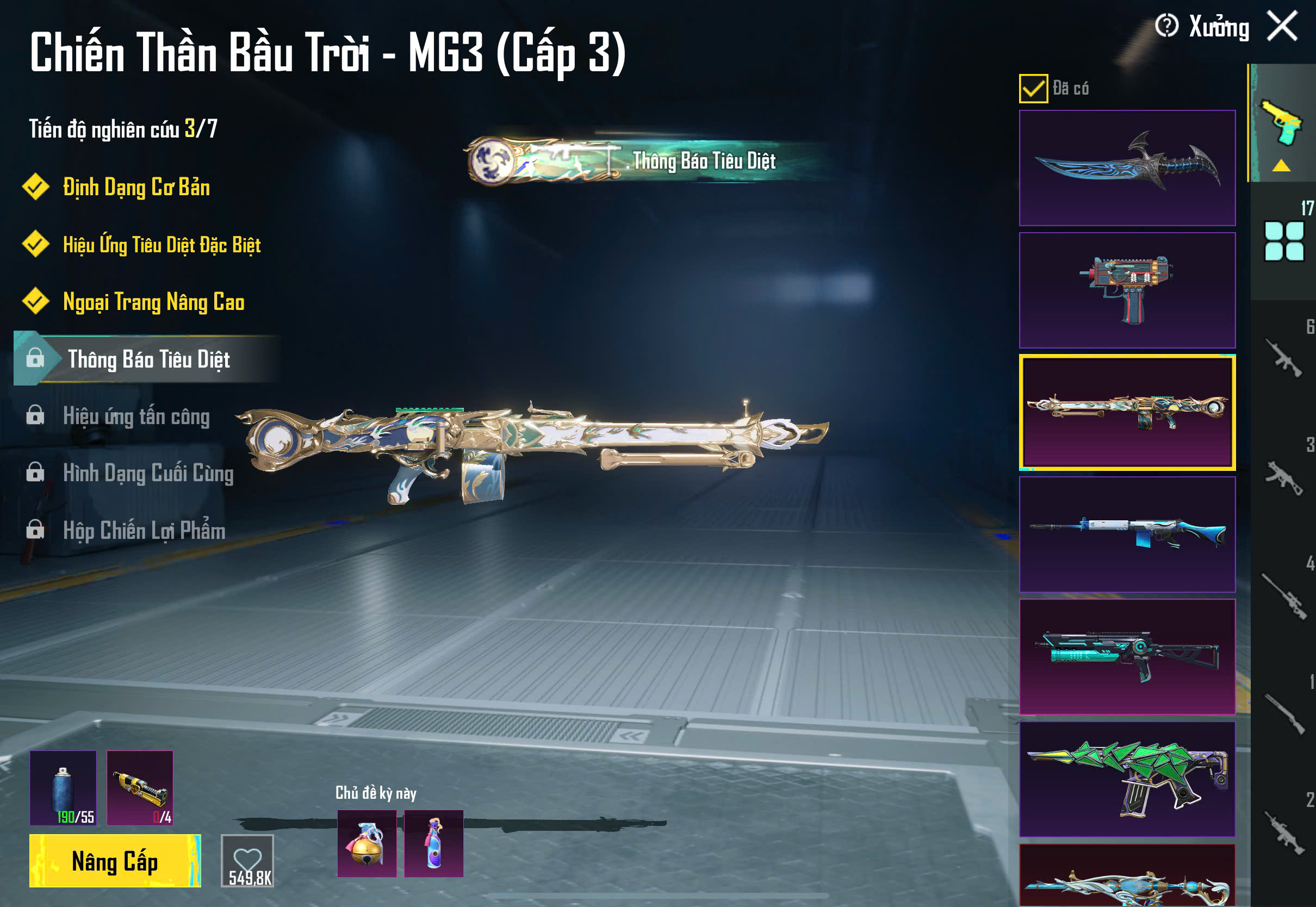Pick the blue curved blade skin thumbnail
Viewport: 1316px width, 907px height.
pos(1127,168)
